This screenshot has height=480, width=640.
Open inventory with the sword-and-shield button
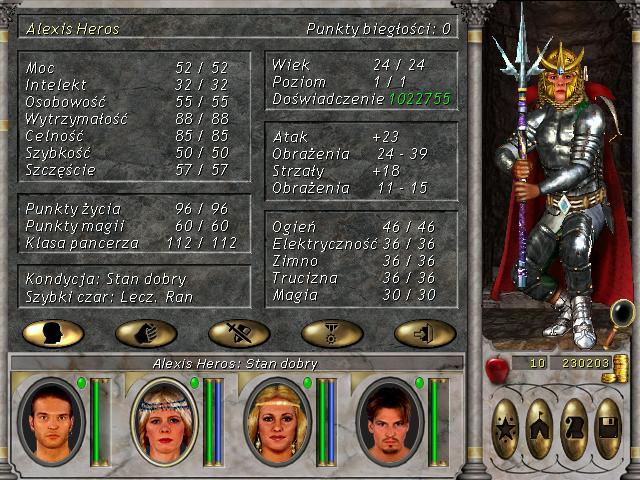[239, 333]
